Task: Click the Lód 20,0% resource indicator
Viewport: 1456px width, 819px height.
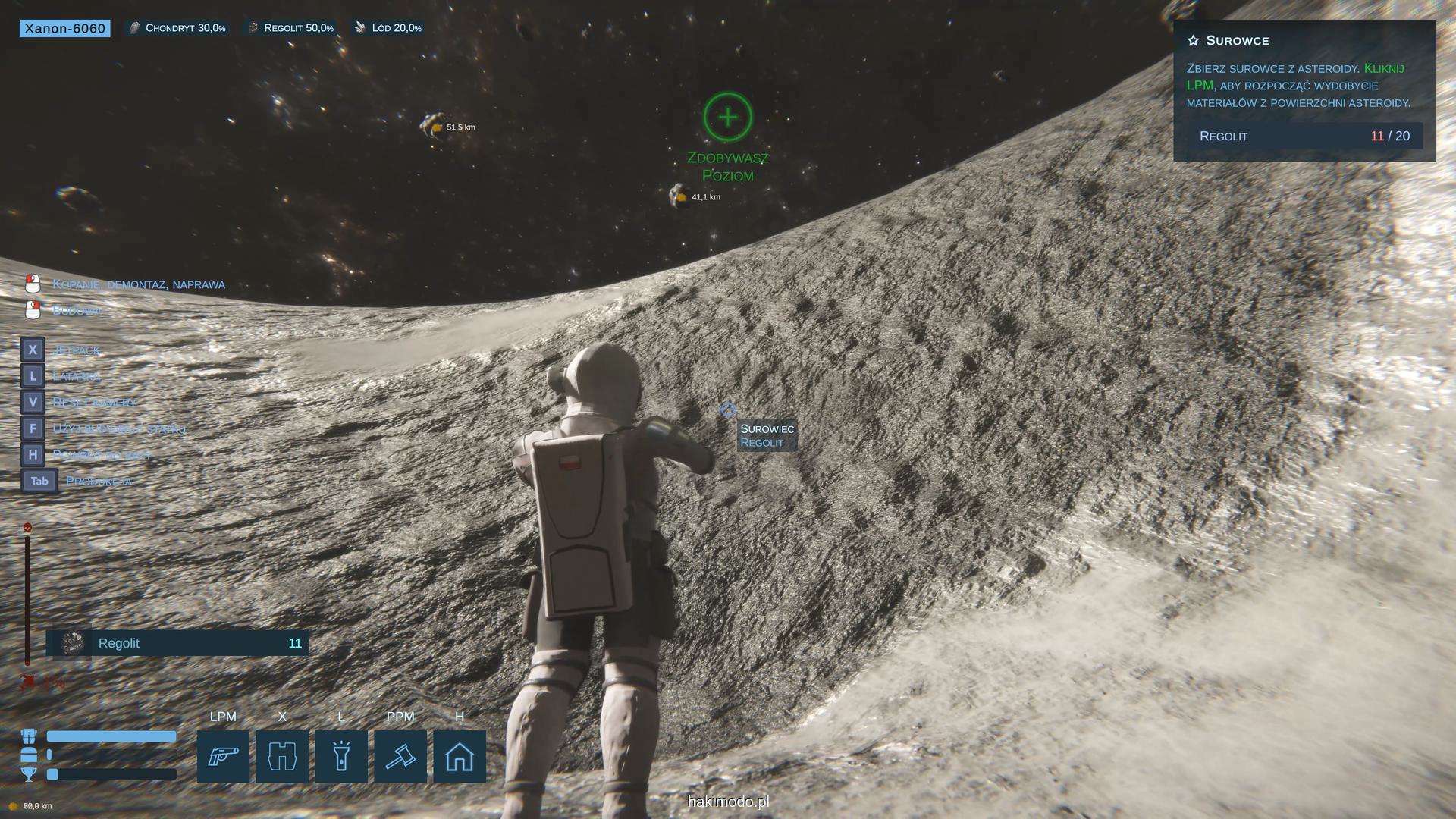Action: [x=388, y=28]
